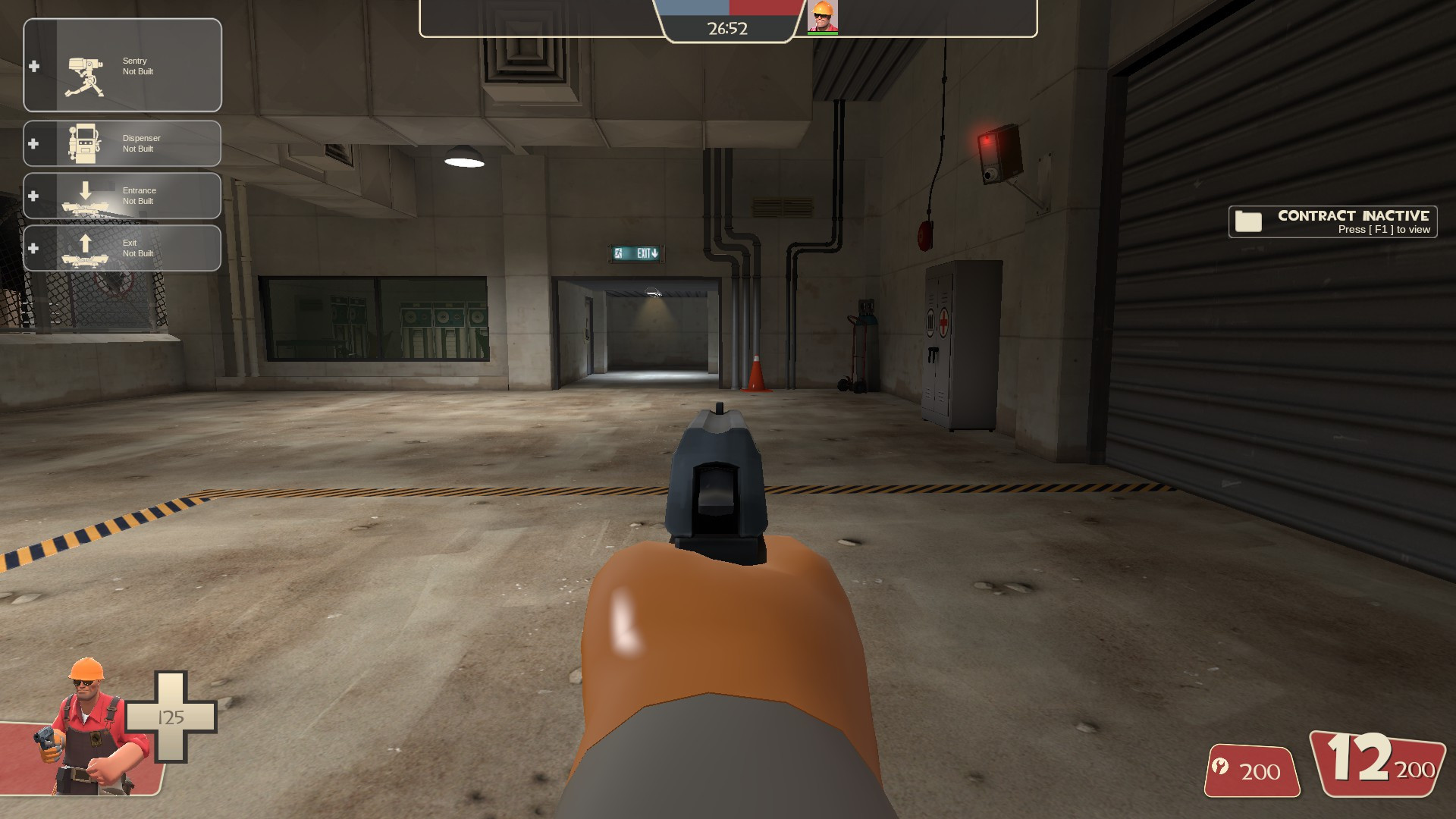Toggle the plus sign beside Dispenser

(33, 143)
